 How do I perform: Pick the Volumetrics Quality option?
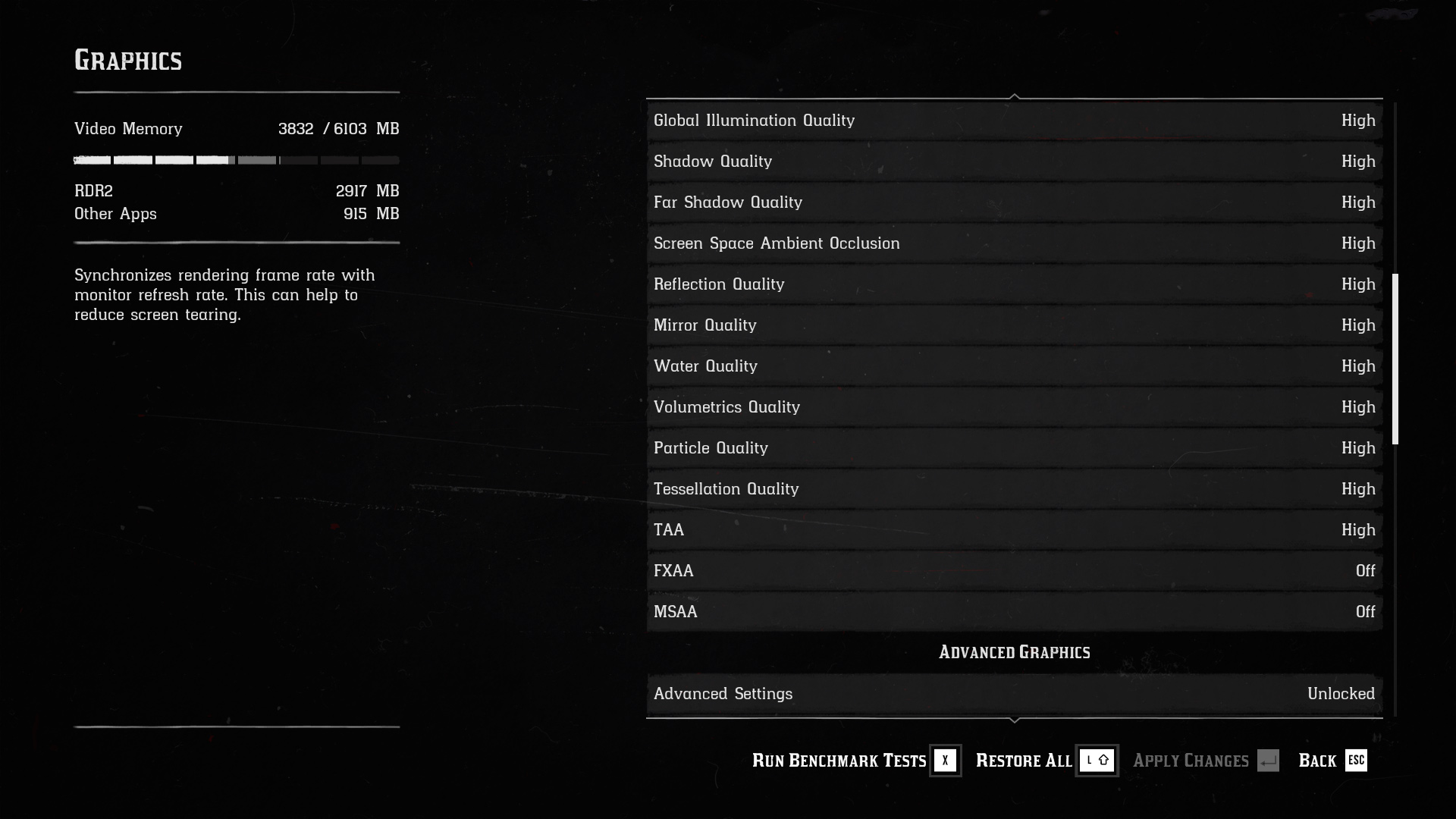coord(1014,407)
